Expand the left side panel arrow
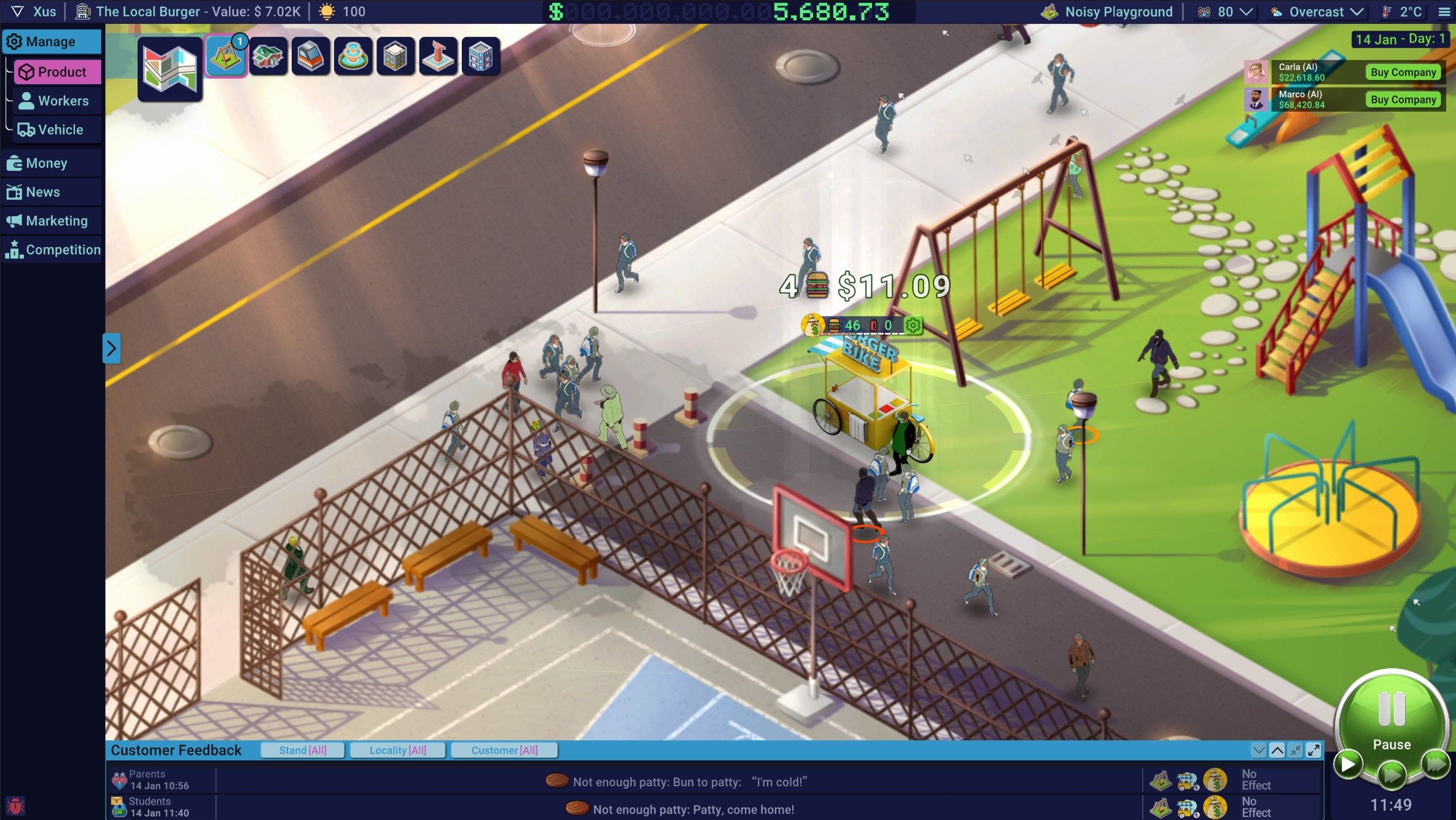 pos(111,348)
